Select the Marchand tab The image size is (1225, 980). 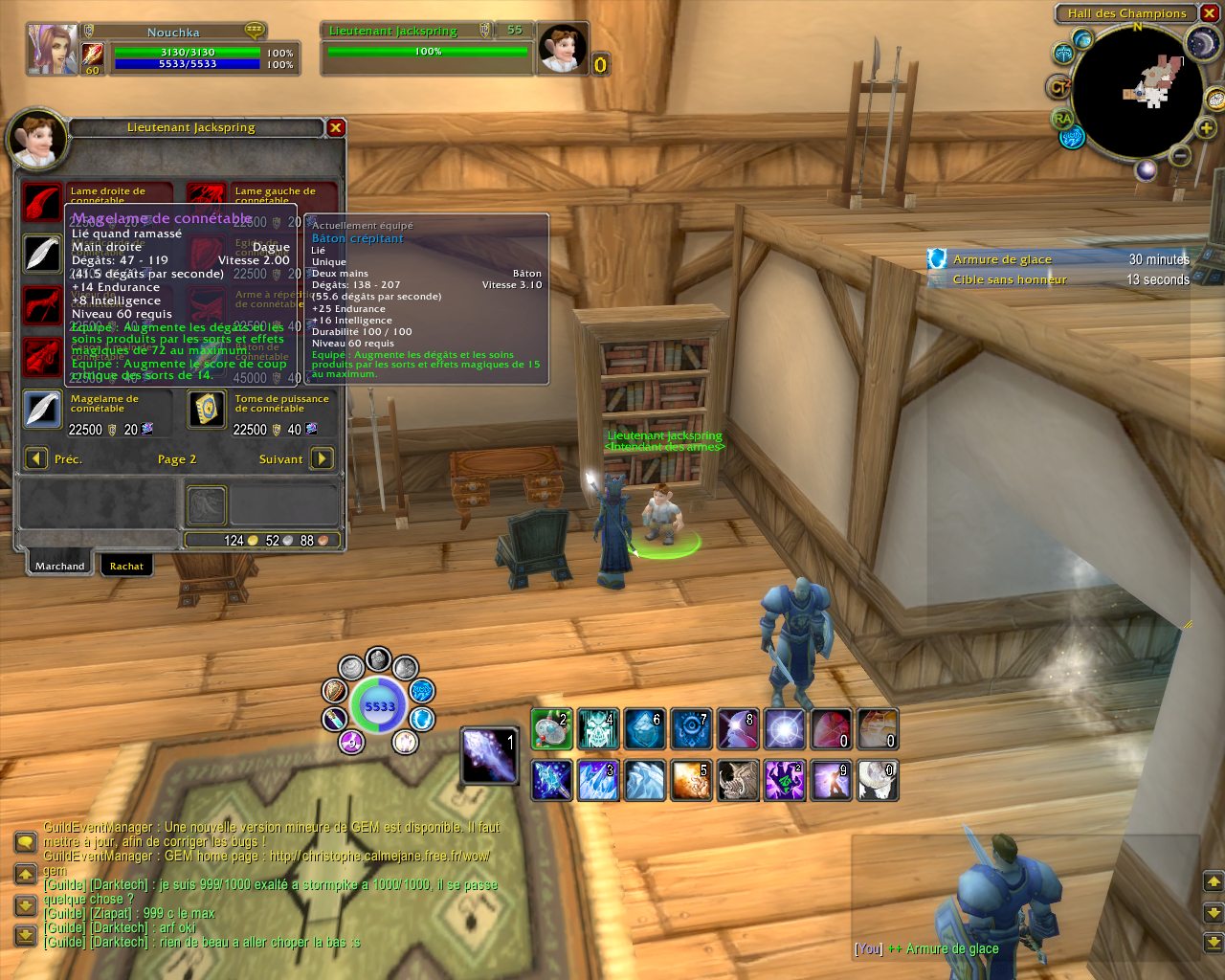click(x=59, y=566)
